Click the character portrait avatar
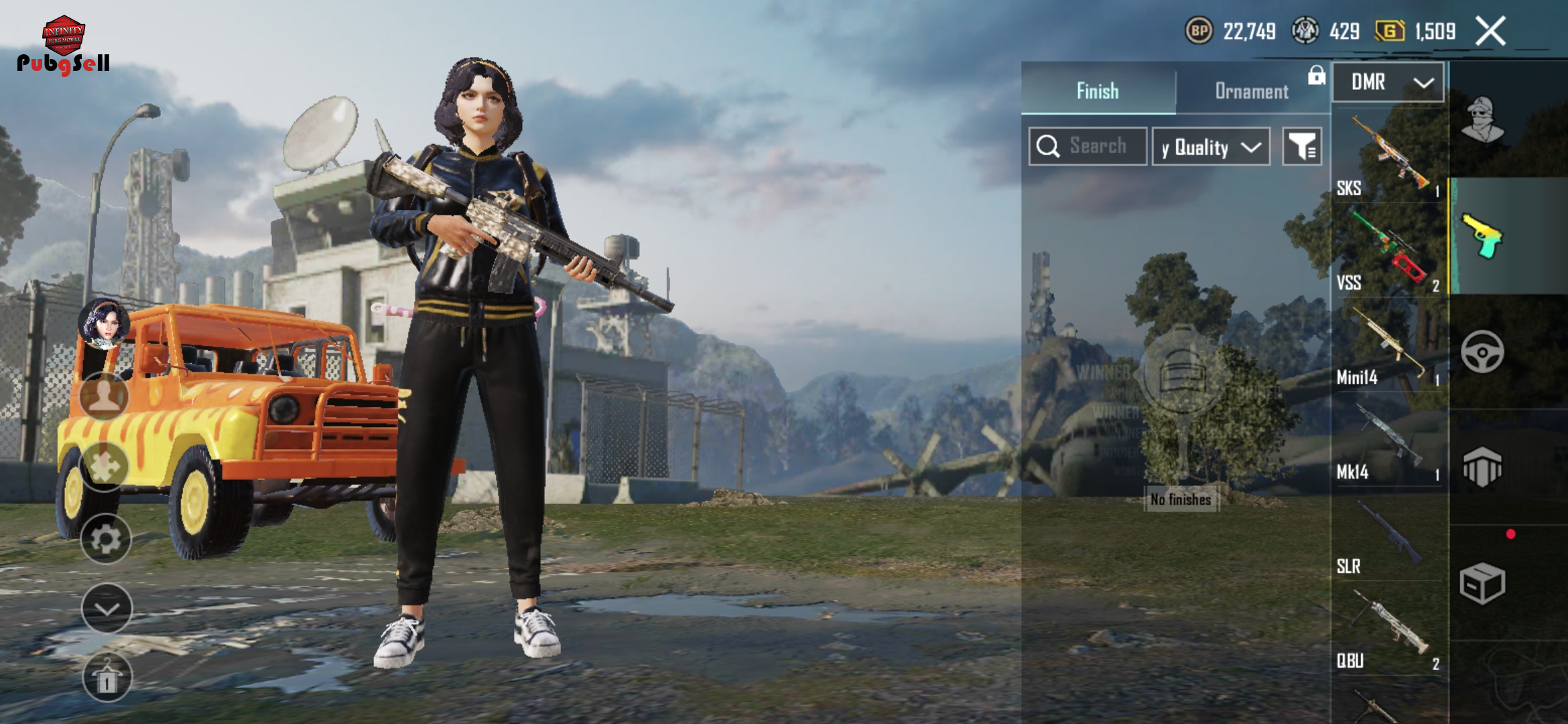The width and height of the screenshot is (1568, 724). click(x=104, y=324)
